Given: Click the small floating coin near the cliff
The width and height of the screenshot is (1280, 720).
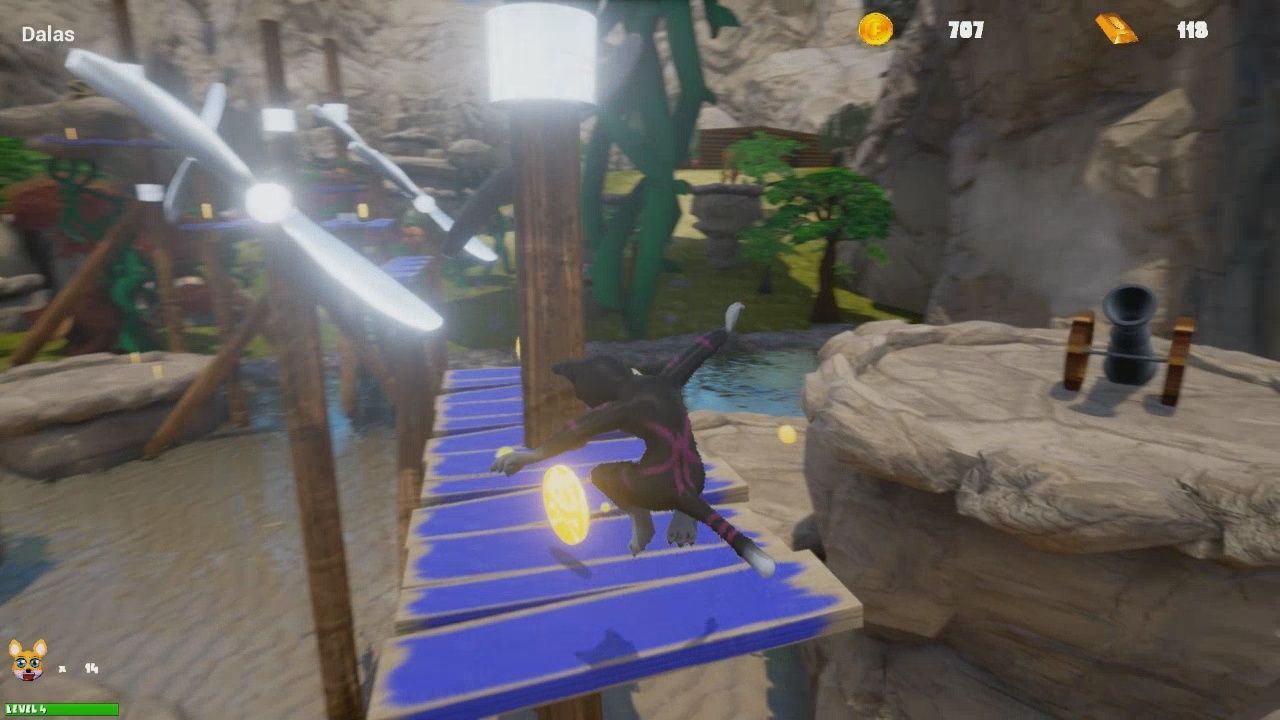Looking at the screenshot, I should [x=785, y=434].
